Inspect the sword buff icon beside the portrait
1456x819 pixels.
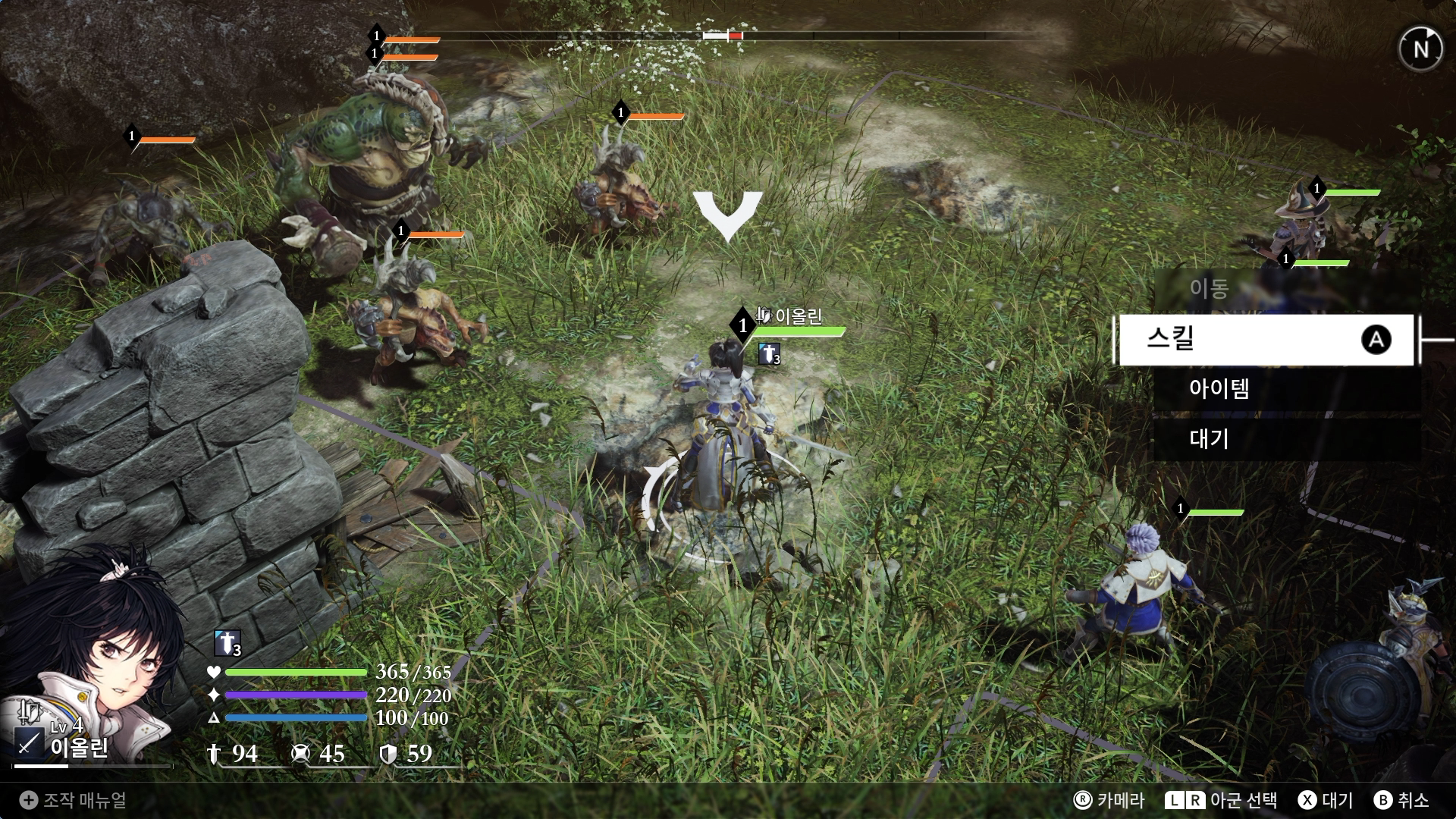click(x=227, y=643)
